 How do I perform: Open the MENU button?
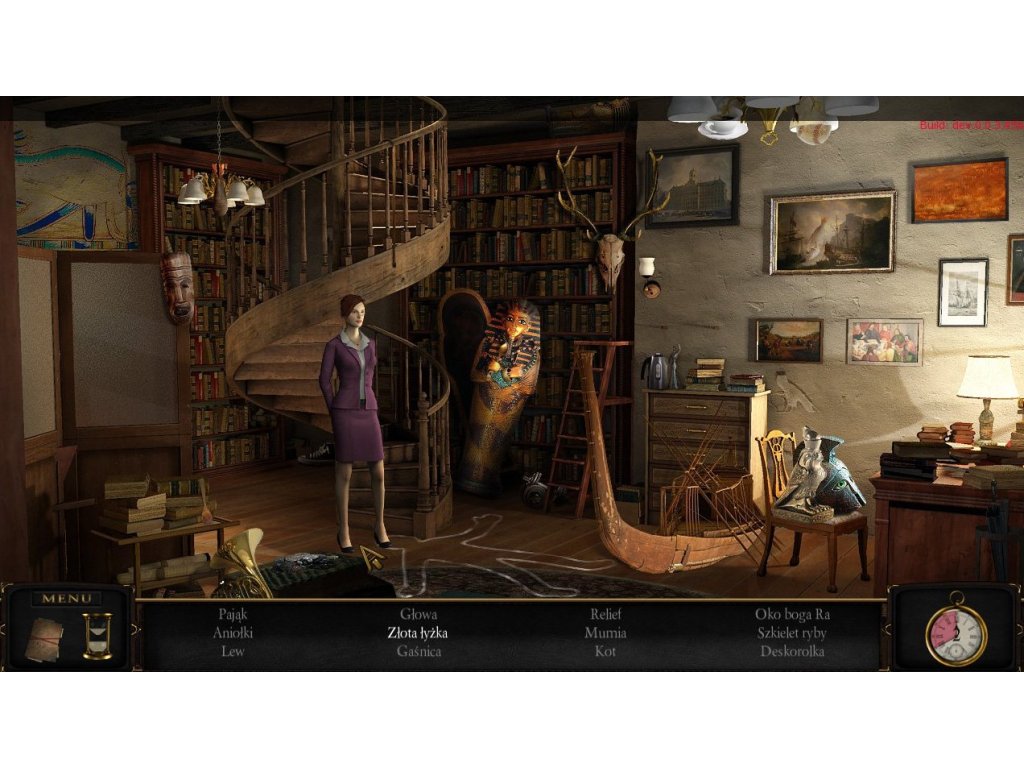point(67,599)
